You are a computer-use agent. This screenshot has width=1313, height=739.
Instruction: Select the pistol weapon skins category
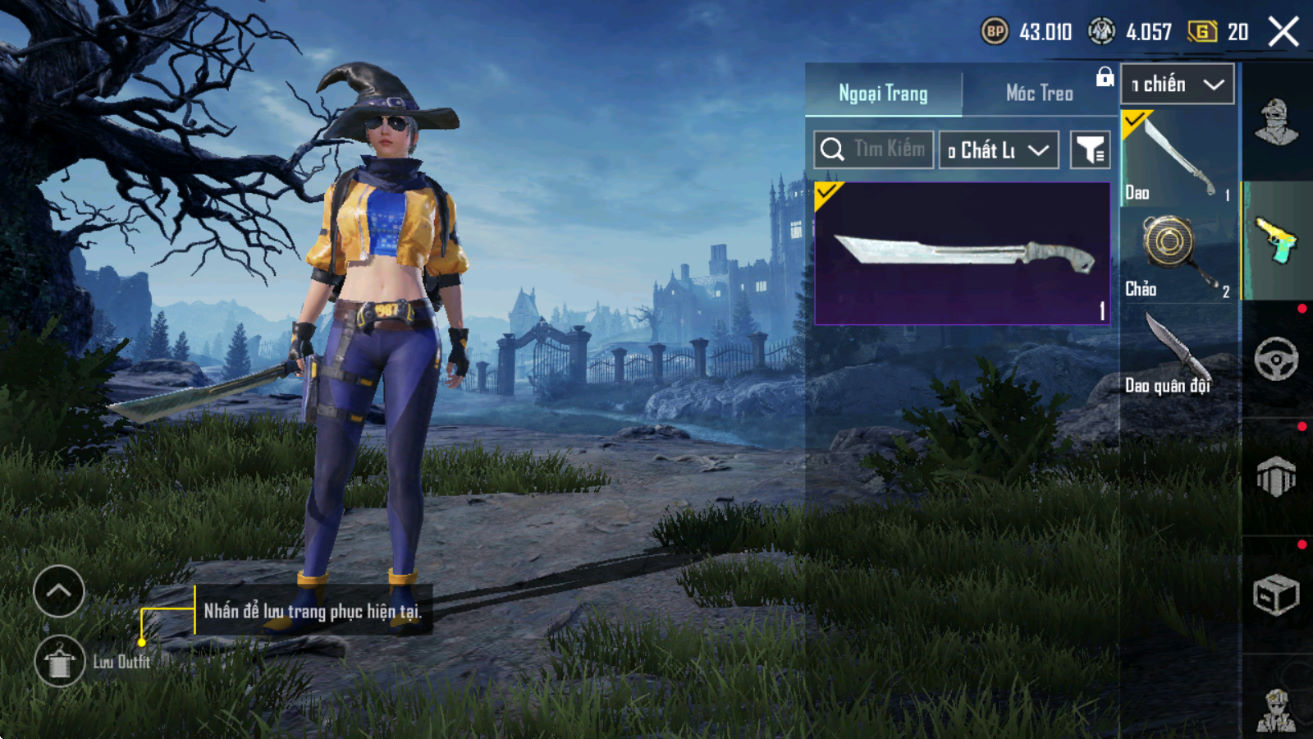1276,241
